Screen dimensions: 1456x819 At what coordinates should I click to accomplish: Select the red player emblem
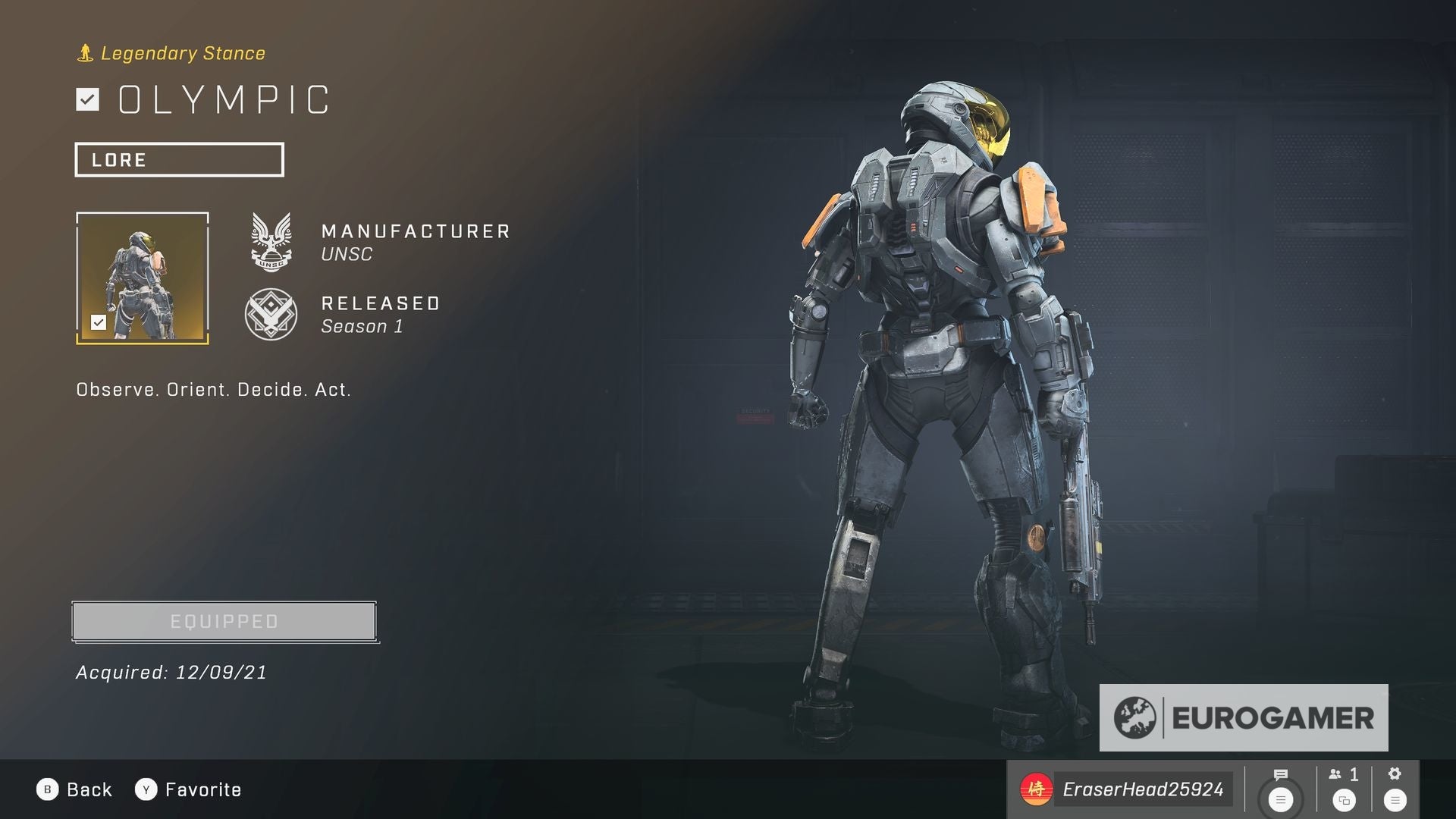click(1037, 789)
